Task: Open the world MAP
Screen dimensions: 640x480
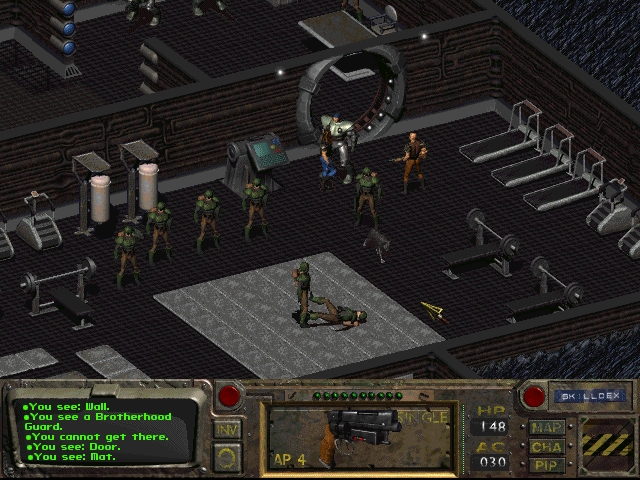Action: (547, 428)
